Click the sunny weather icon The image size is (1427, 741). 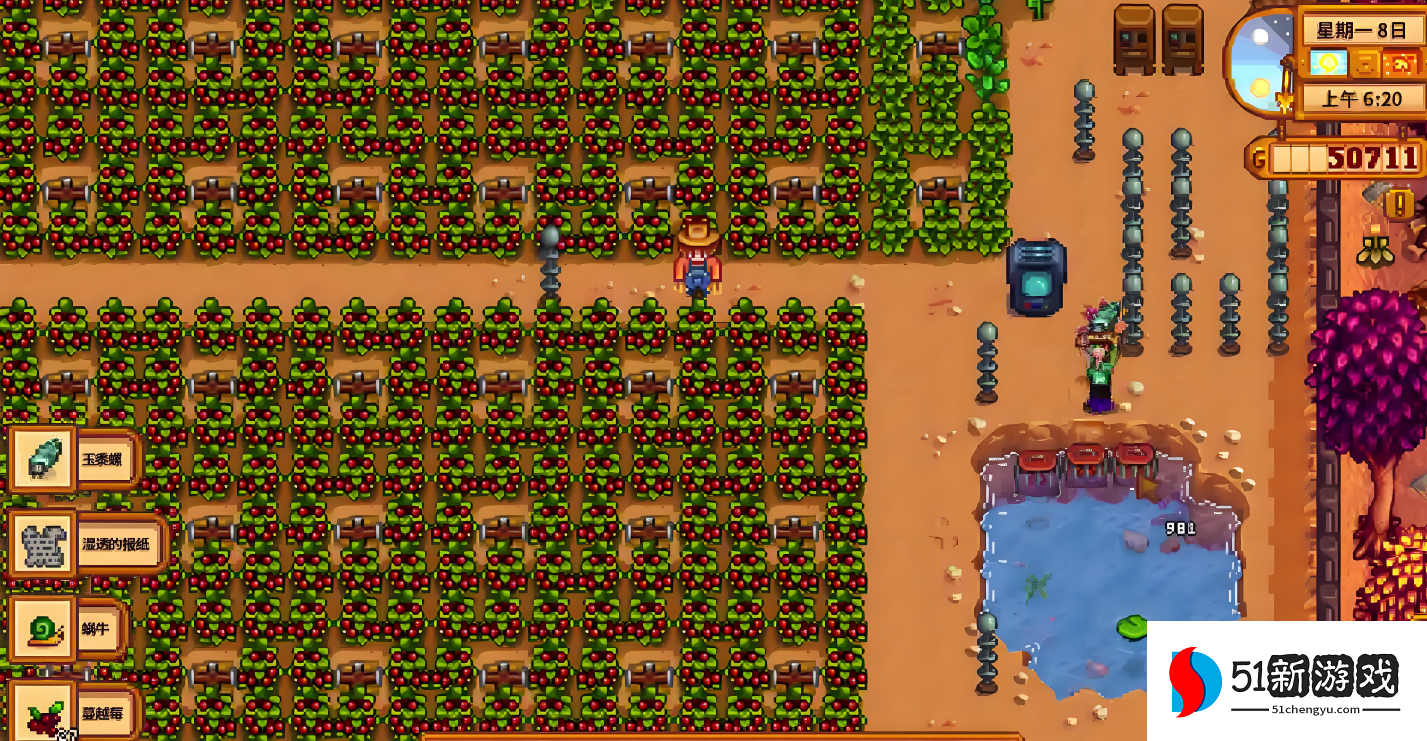pyautogui.click(x=1329, y=64)
